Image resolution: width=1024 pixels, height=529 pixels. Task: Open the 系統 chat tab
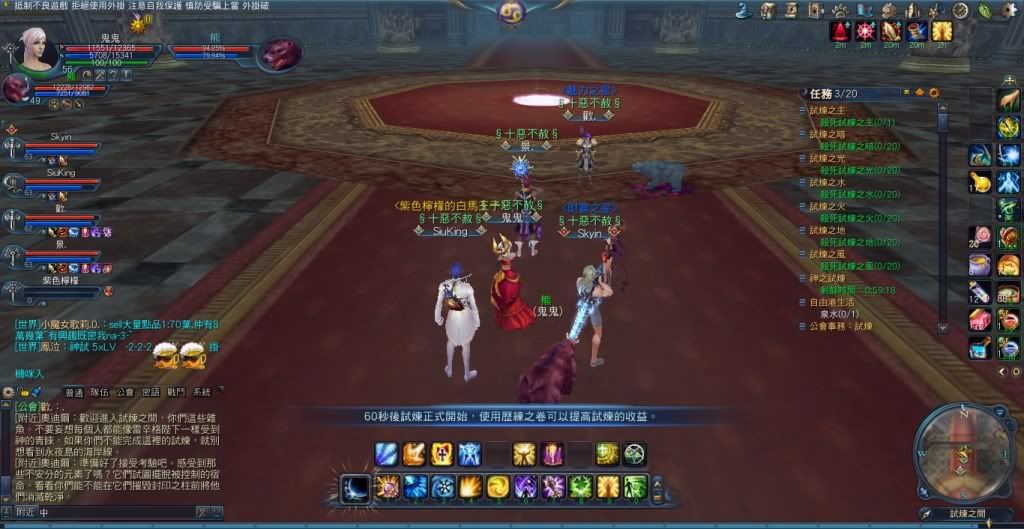pos(201,393)
